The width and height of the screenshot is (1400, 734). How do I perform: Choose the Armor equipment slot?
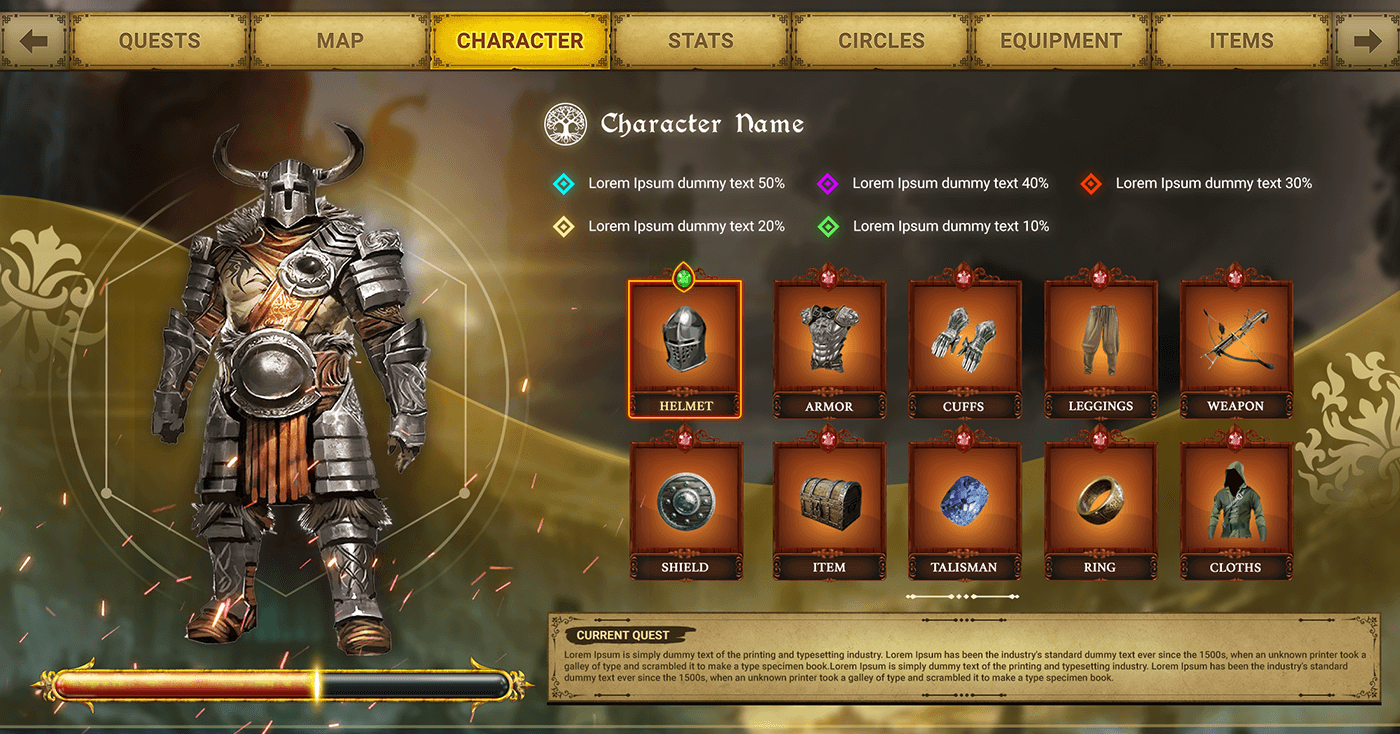829,343
